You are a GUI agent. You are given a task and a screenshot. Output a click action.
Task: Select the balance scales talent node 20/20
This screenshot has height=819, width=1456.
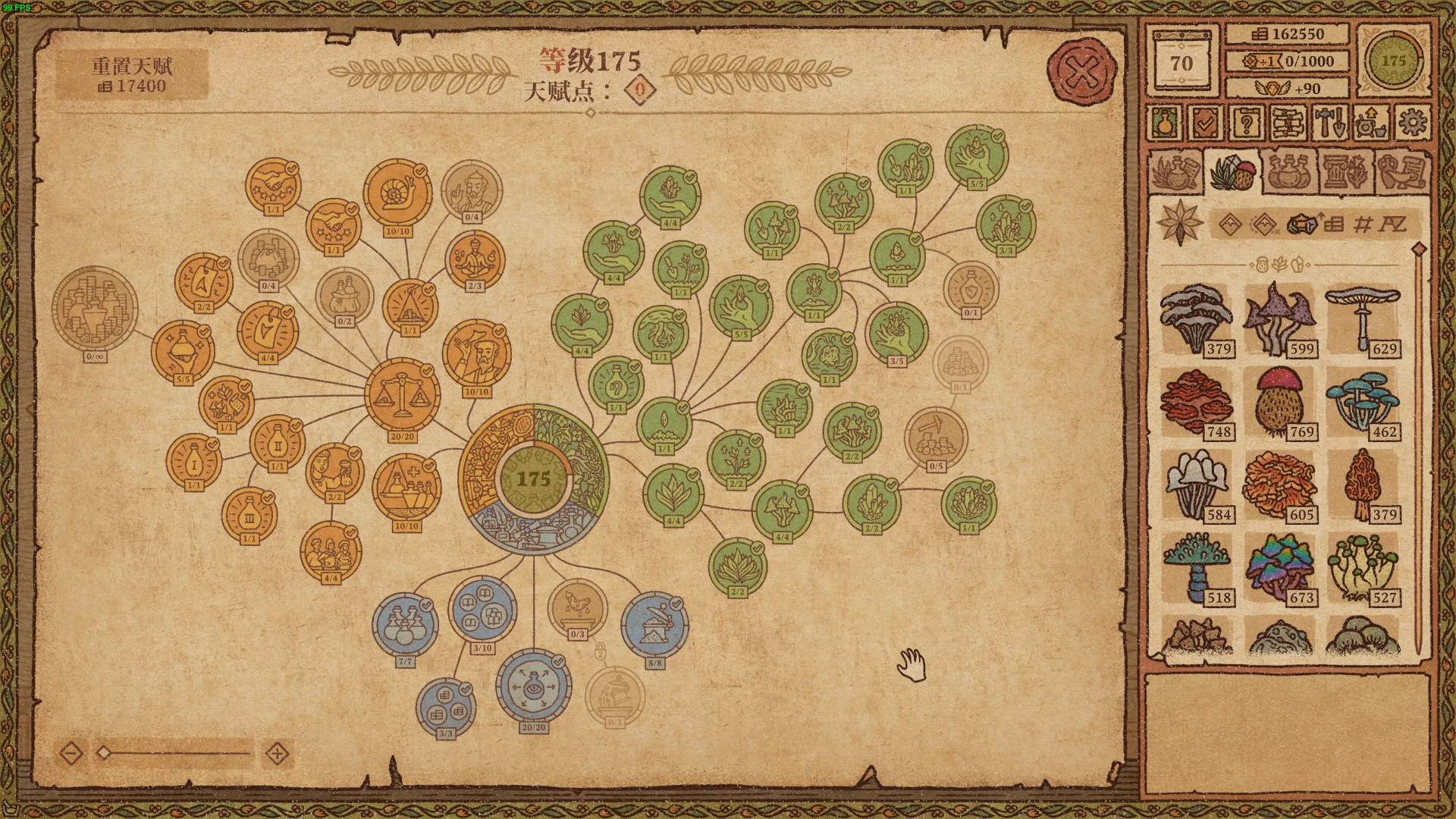(x=402, y=395)
